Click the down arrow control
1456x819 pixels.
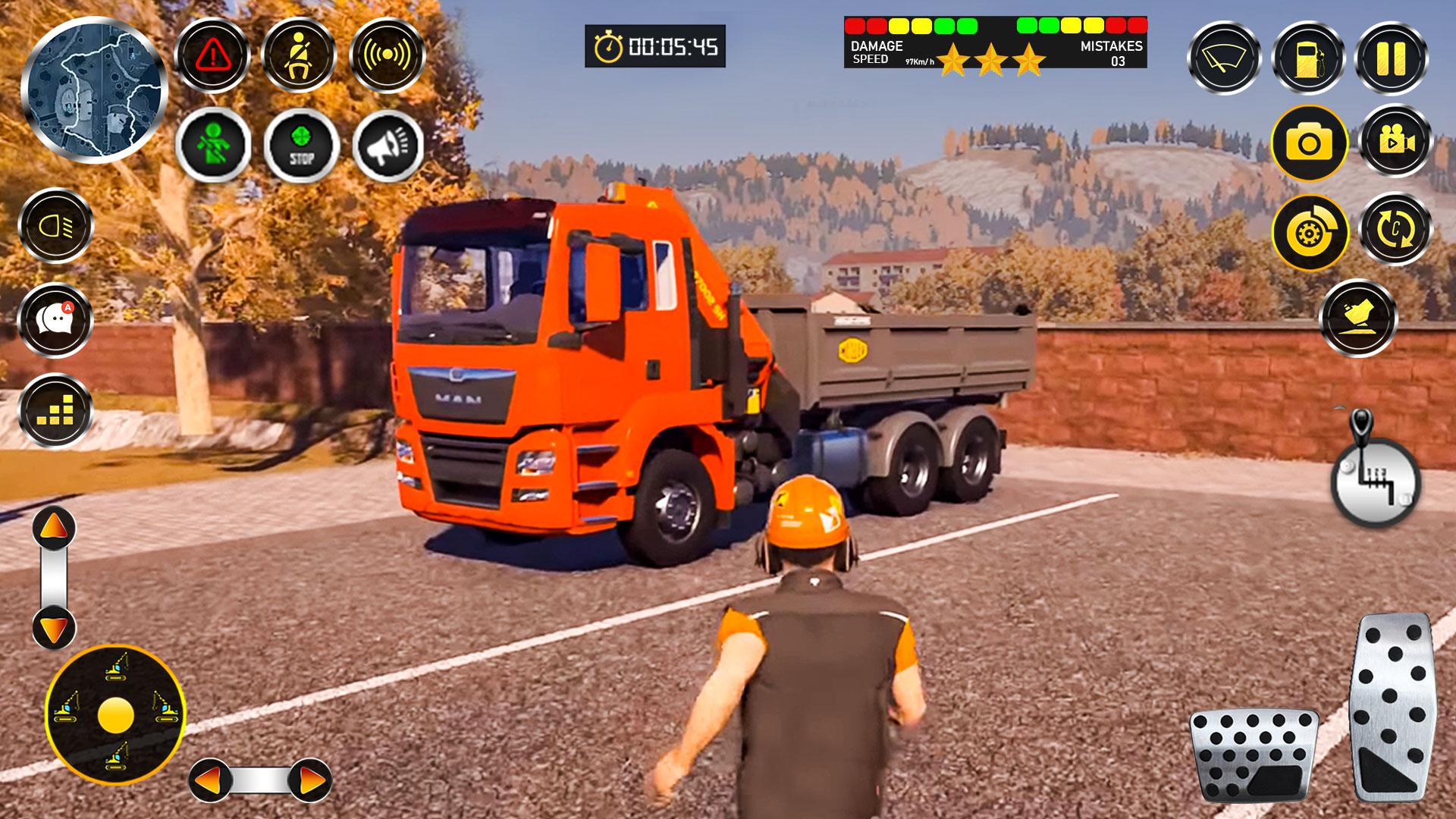coord(54,628)
